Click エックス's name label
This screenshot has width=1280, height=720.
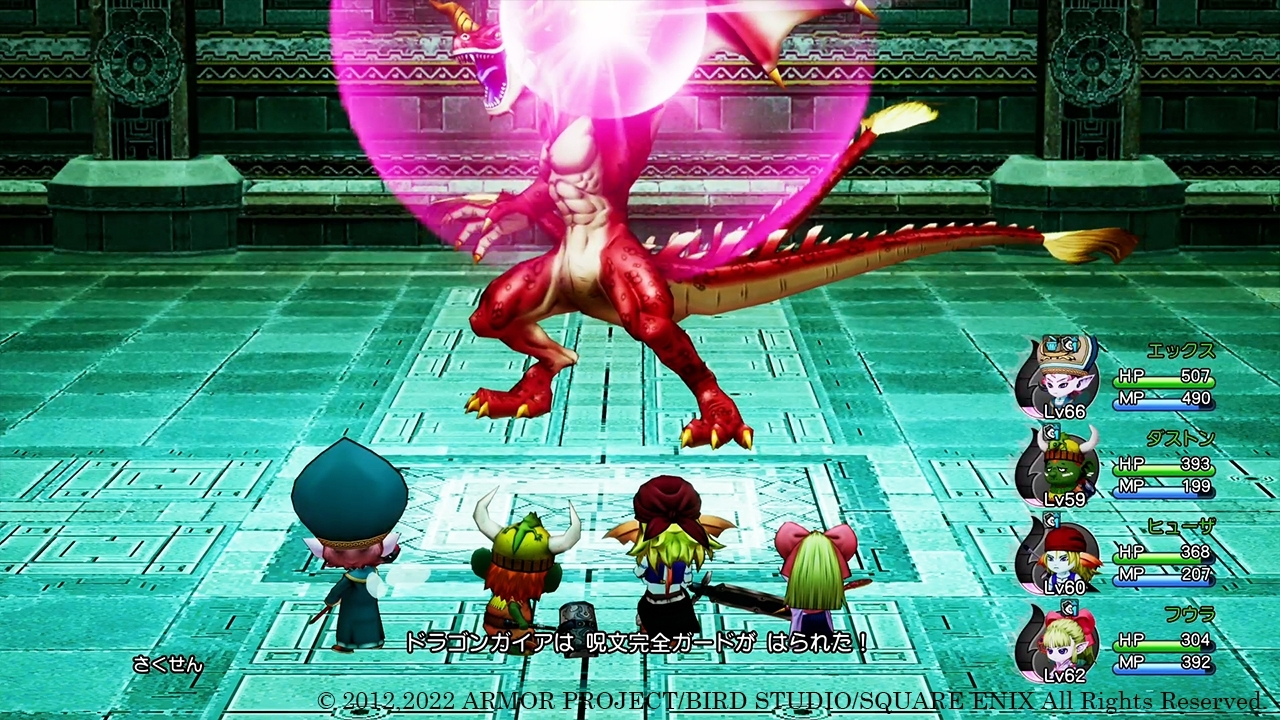tap(1180, 349)
